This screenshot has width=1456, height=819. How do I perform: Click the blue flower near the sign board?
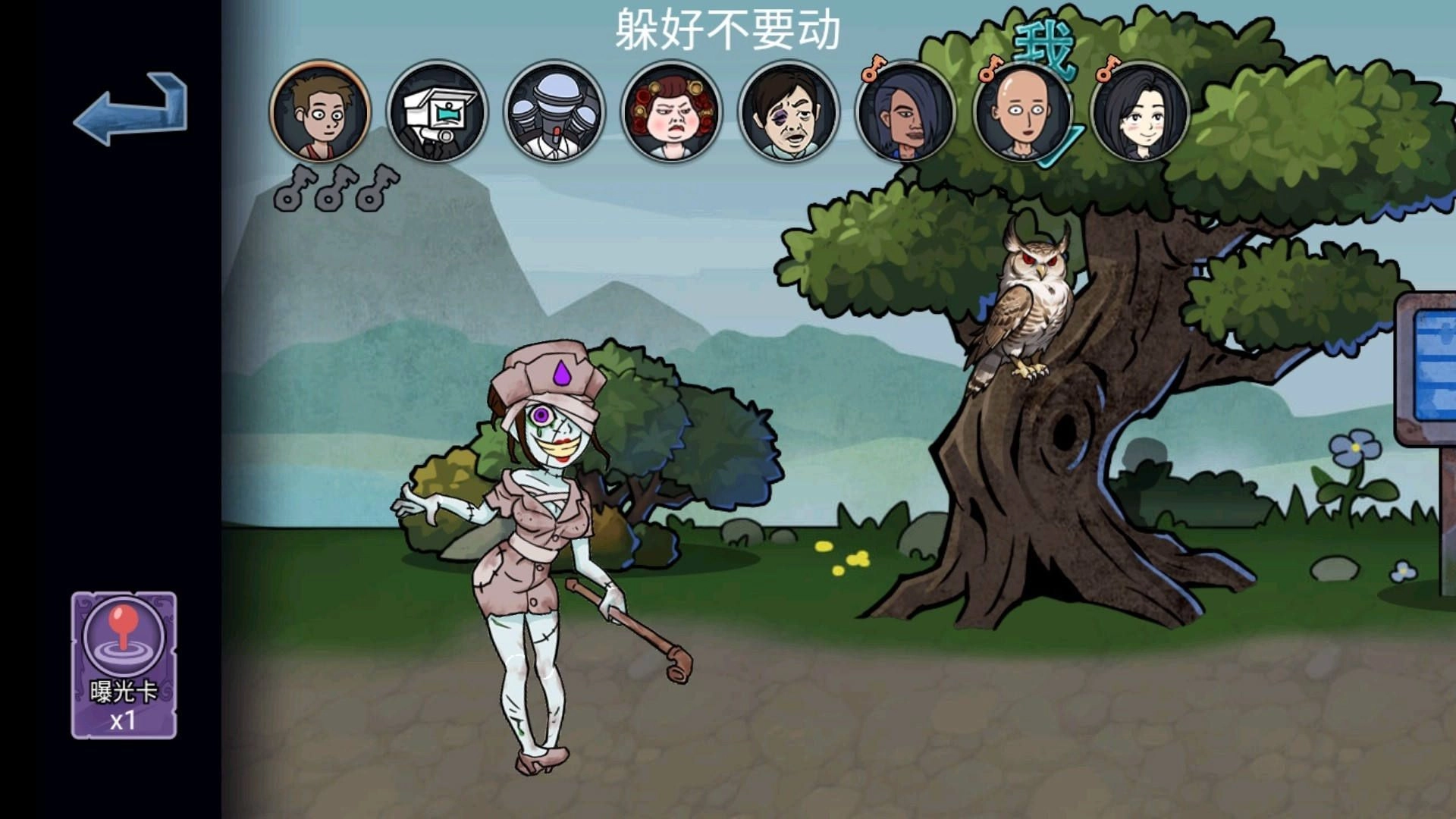pyautogui.click(x=1357, y=447)
